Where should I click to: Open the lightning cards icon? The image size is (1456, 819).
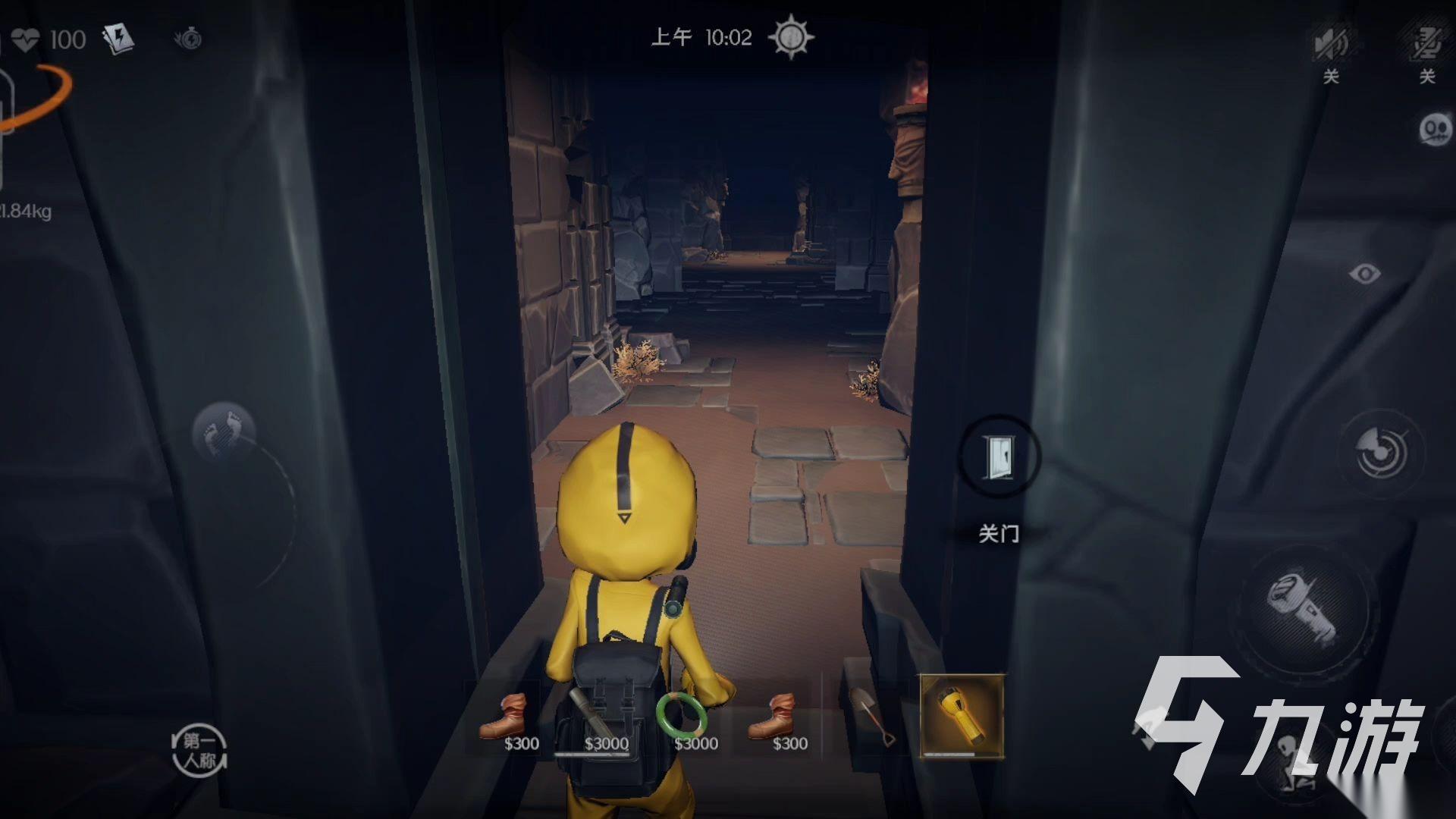tap(118, 39)
